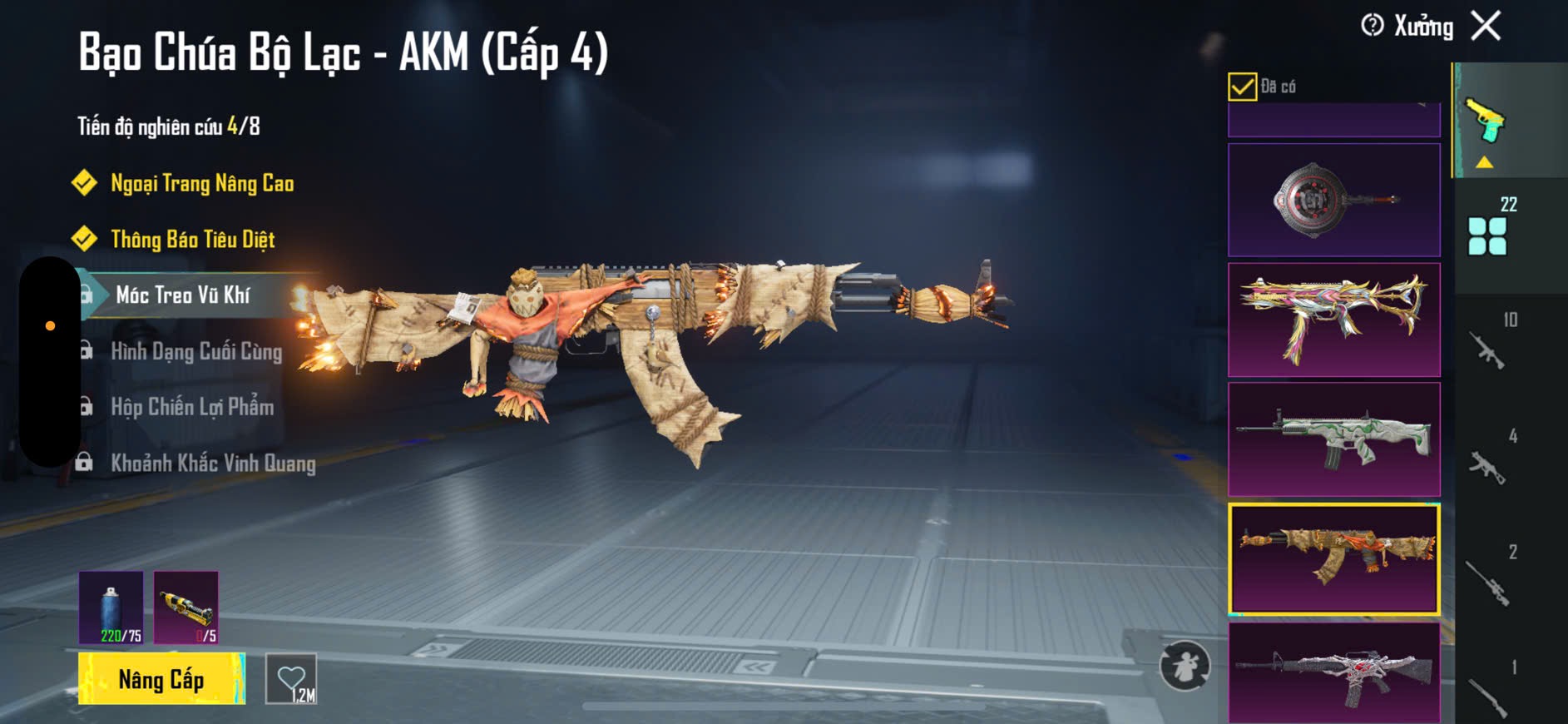The height and width of the screenshot is (724, 1568).
Task: Tap the heart favorite button
Action: pos(291,679)
